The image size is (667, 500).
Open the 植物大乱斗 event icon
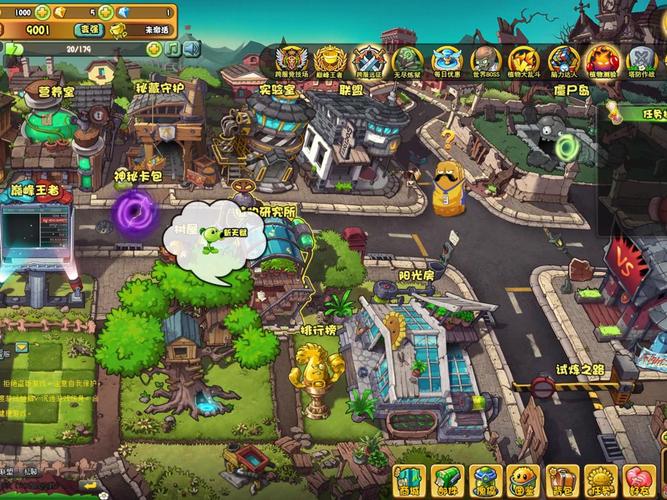(x=524, y=62)
